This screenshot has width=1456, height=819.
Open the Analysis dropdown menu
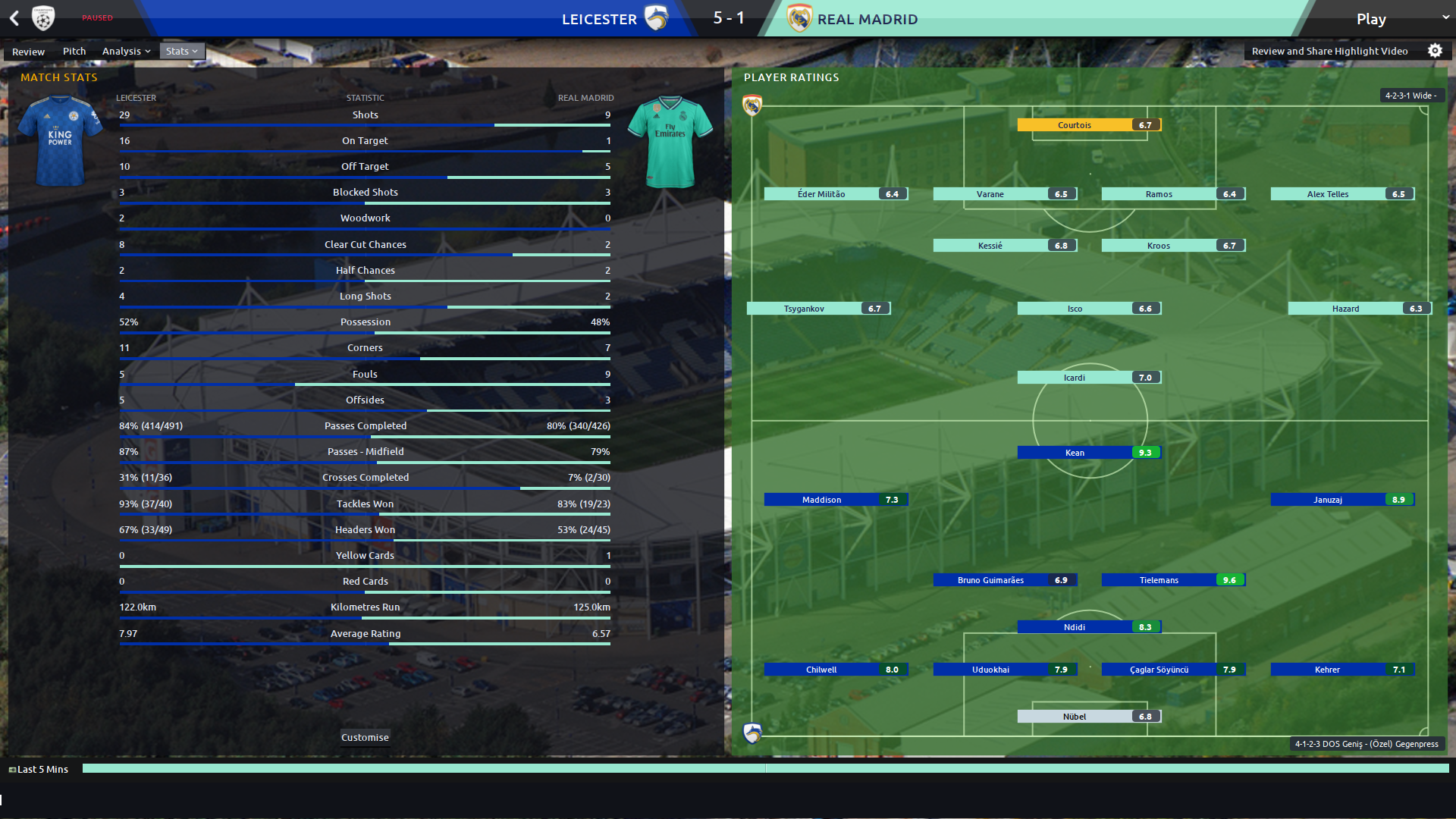click(x=126, y=52)
